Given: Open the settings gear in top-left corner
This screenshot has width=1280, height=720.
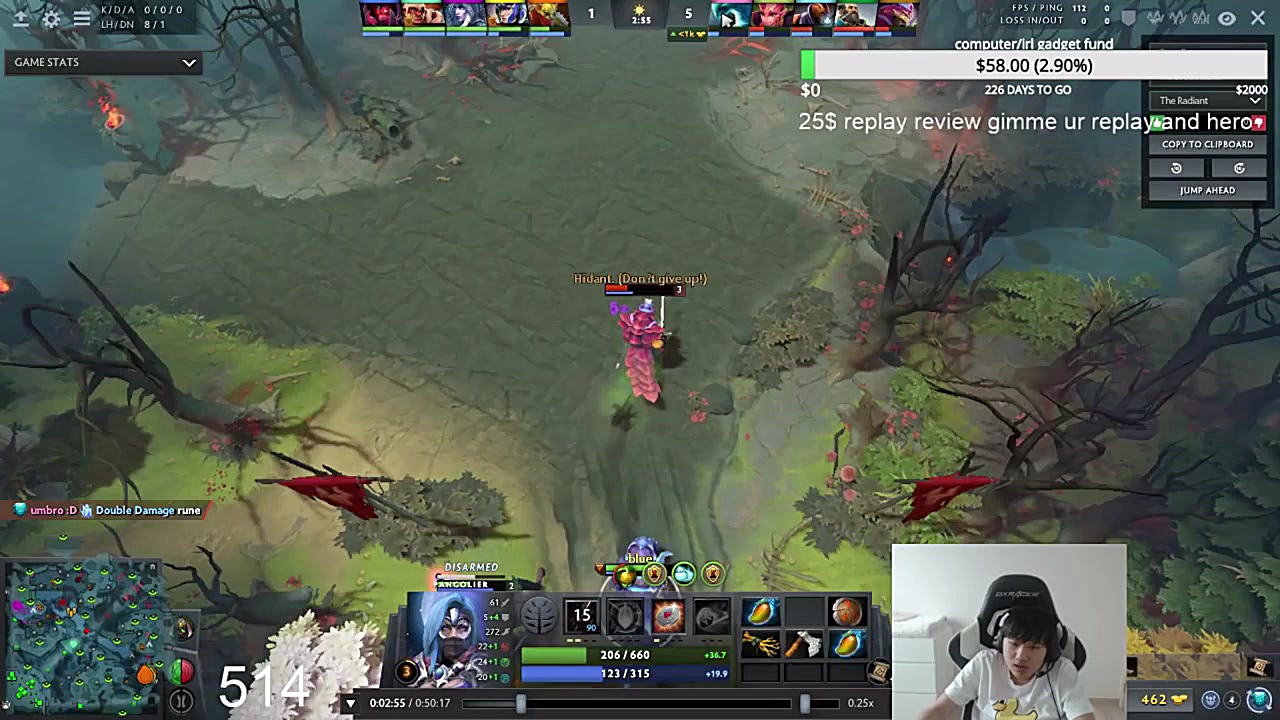Looking at the screenshot, I should pyautogui.click(x=52, y=18).
